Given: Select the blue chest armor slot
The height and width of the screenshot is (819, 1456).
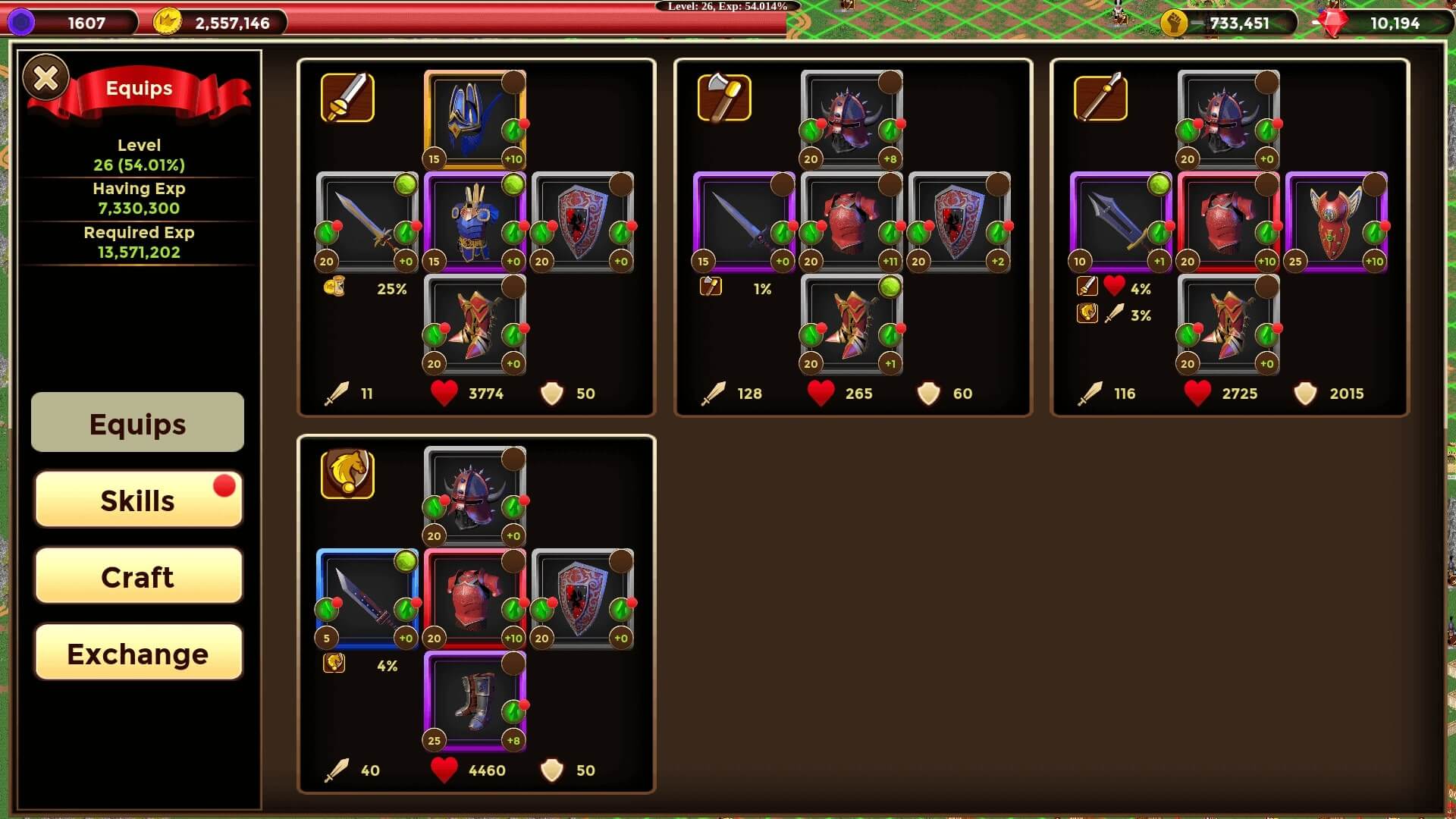Looking at the screenshot, I should [475, 222].
